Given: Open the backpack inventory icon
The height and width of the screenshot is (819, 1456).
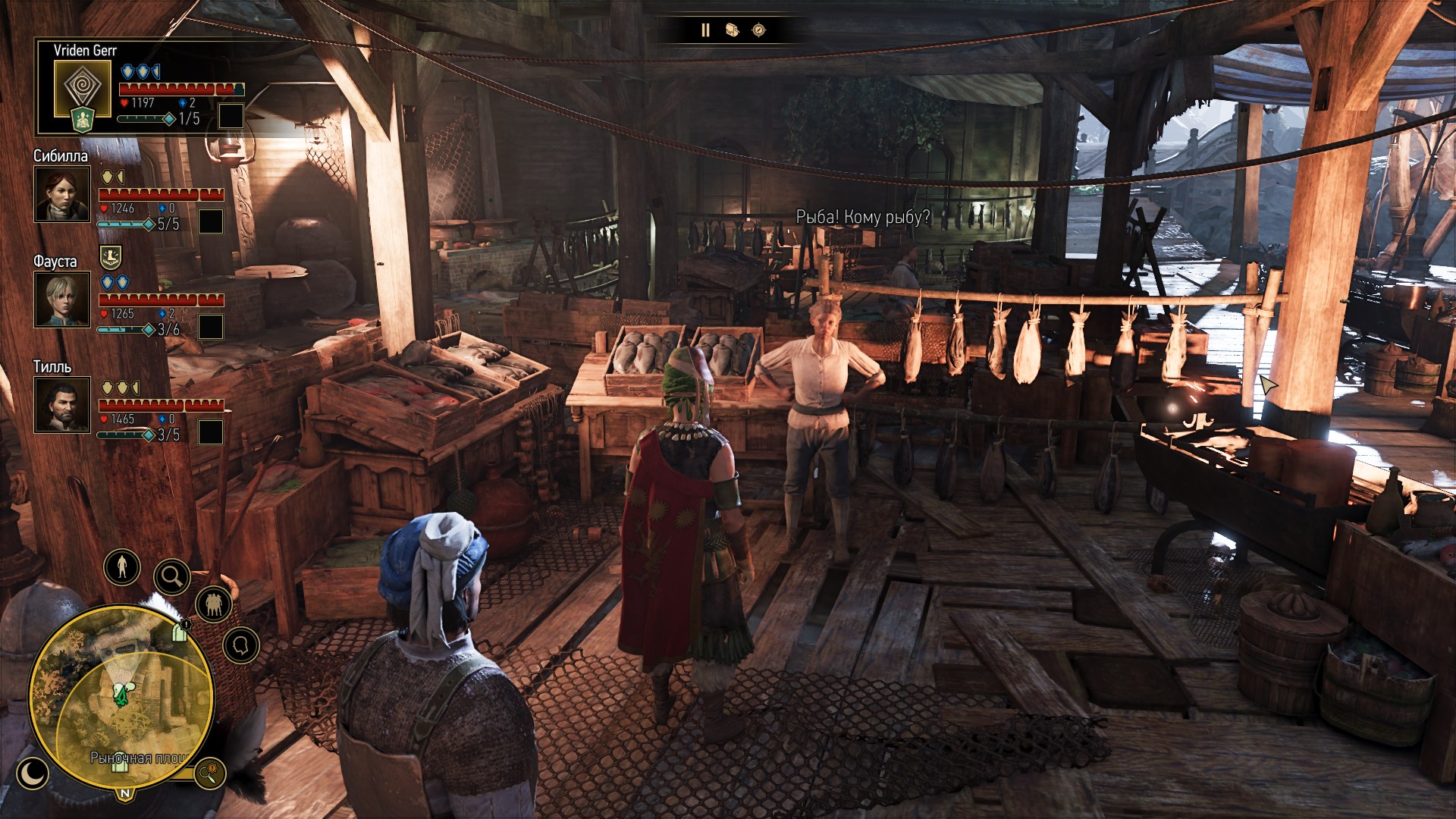Looking at the screenshot, I should (x=732, y=30).
